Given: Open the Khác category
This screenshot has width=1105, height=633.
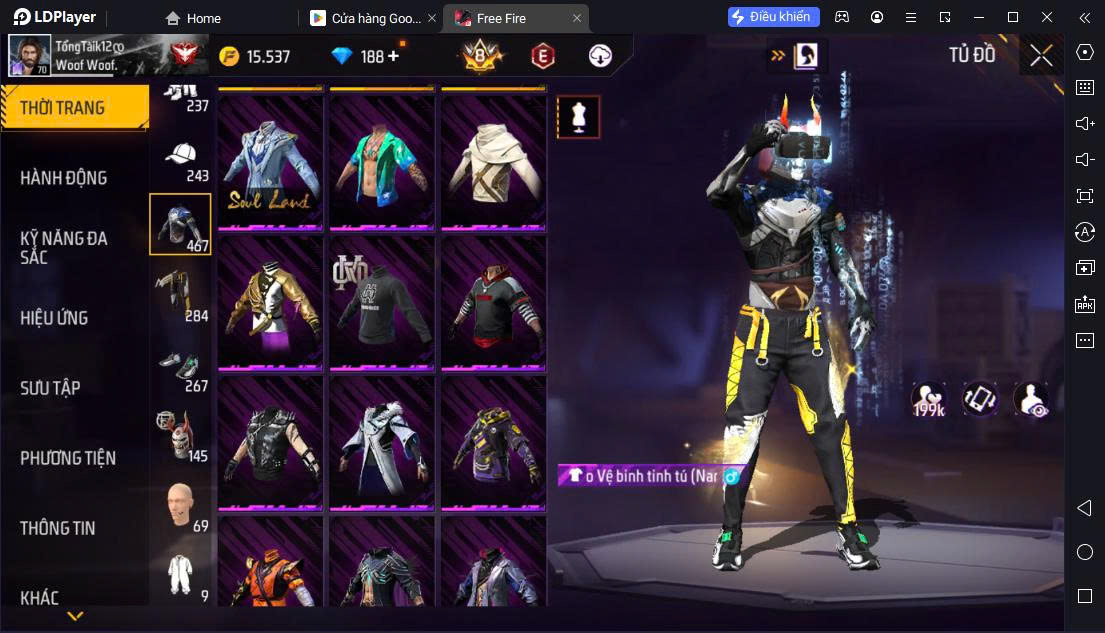Looking at the screenshot, I should pyautogui.click(x=40, y=598).
